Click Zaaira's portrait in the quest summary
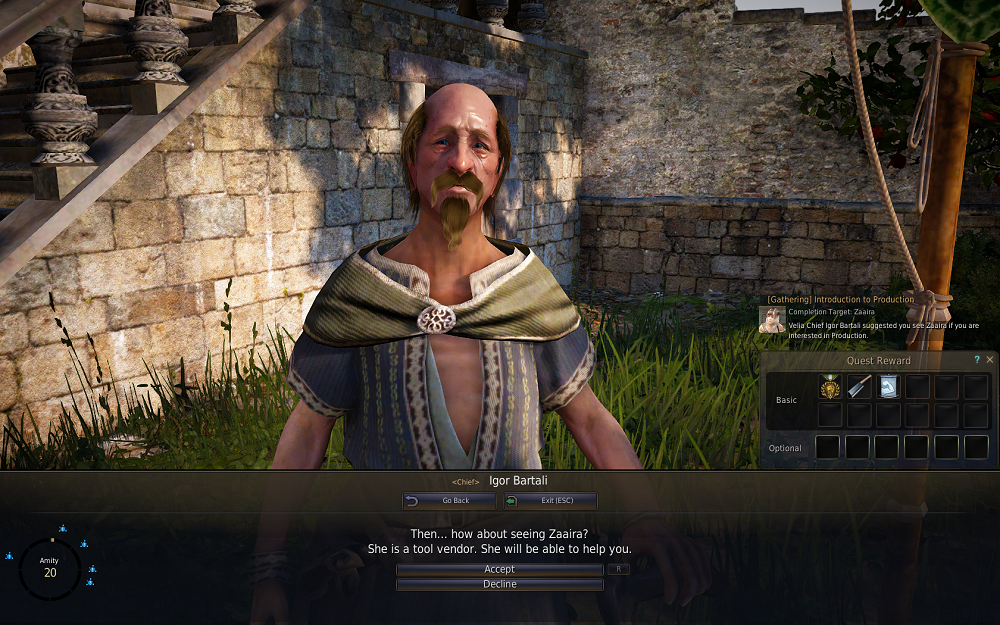The height and width of the screenshot is (625, 1000). tap(772, 319)
